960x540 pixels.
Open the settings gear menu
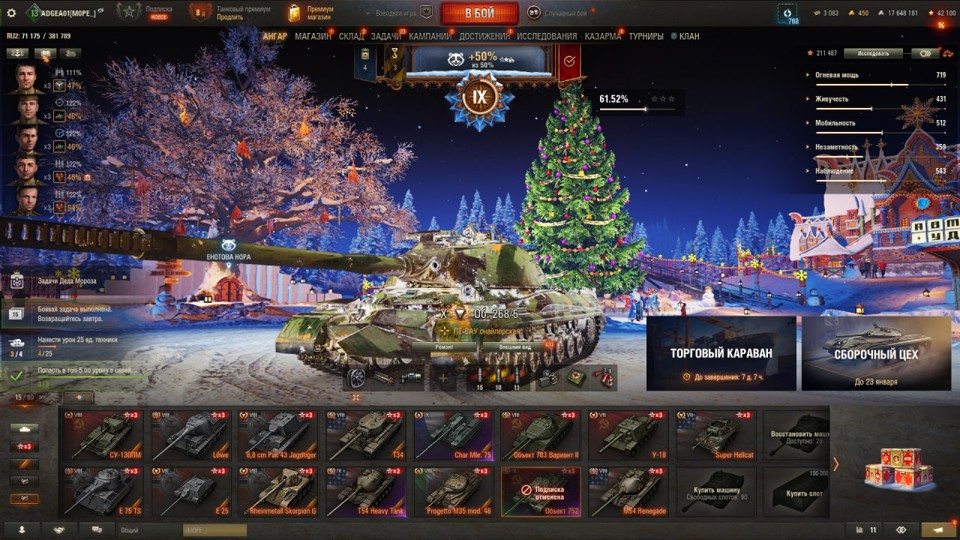pyautogui.click(x=12, y=13)
